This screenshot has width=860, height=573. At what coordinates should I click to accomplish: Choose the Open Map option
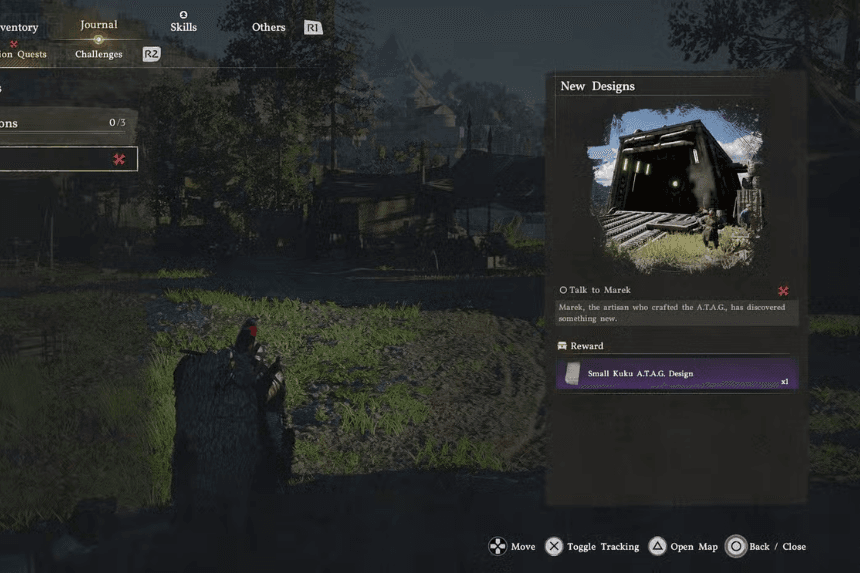coord(684,547)
